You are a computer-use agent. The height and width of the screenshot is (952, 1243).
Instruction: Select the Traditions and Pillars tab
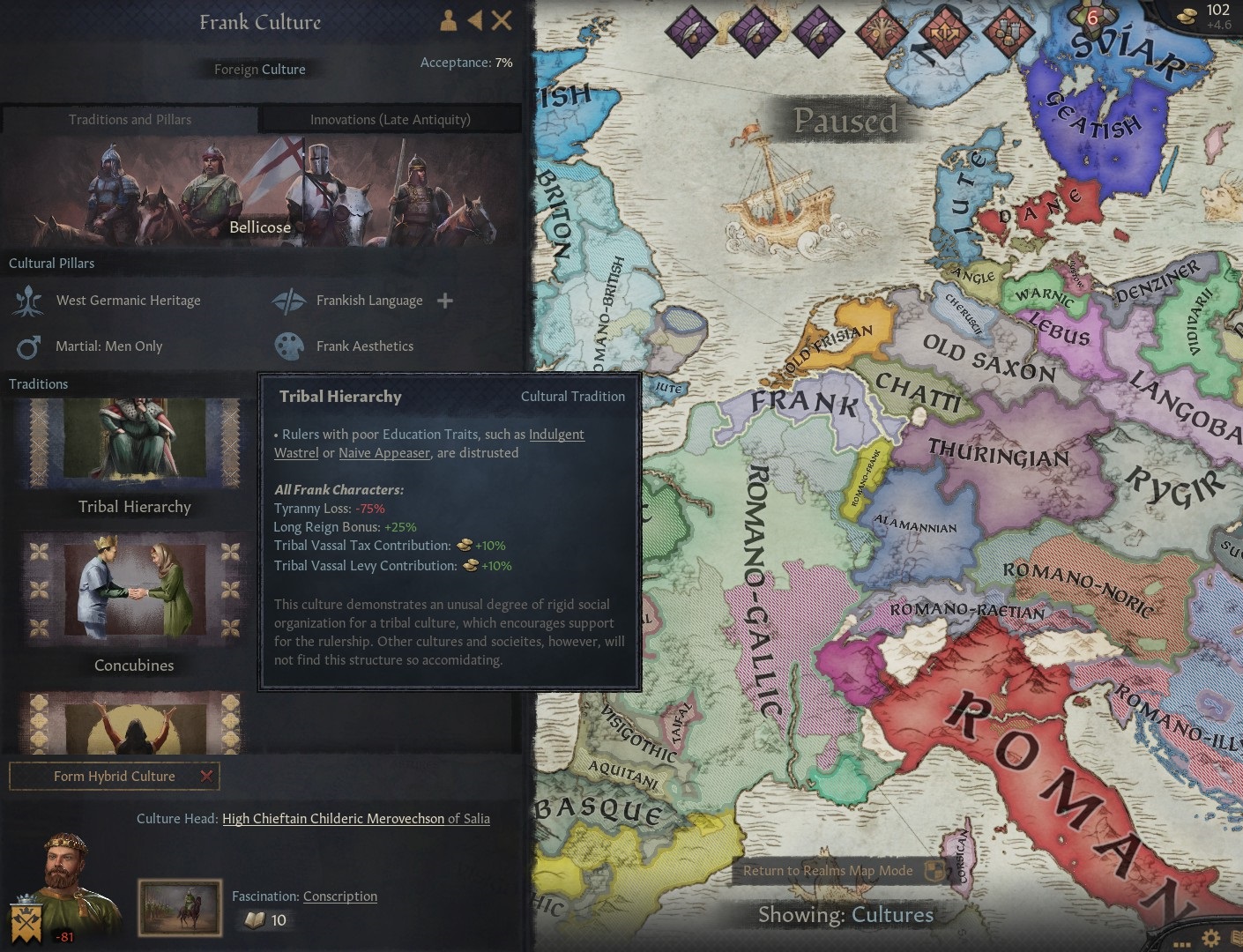point(130,119)
